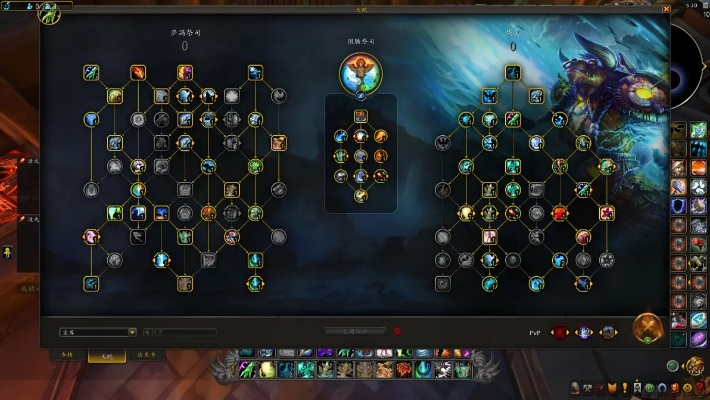Viewport: 710px width, 400px height.
Task: Select the red talent node in the right tree
Action: (x=560, y=213)
